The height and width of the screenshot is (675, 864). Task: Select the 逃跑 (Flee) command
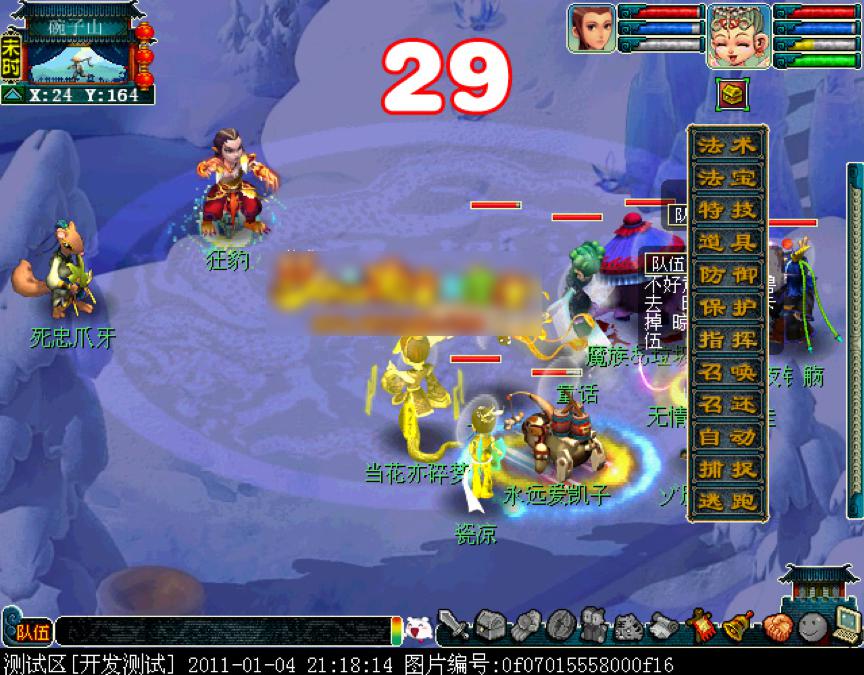tap(728, 501)
